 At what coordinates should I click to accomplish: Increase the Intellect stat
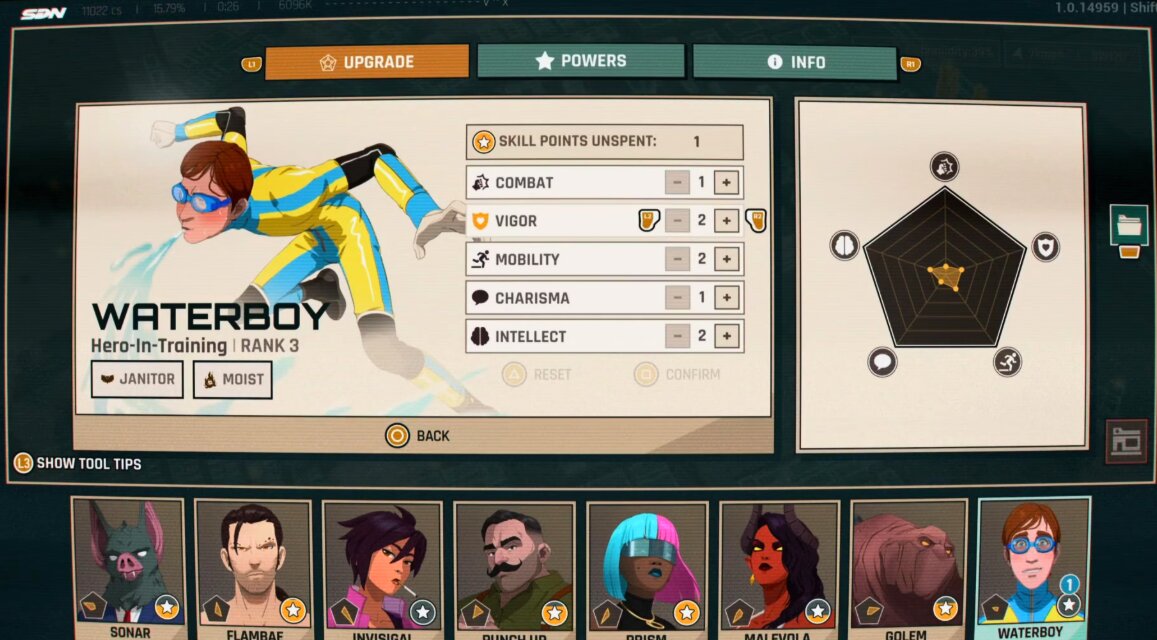coord(727,336)
